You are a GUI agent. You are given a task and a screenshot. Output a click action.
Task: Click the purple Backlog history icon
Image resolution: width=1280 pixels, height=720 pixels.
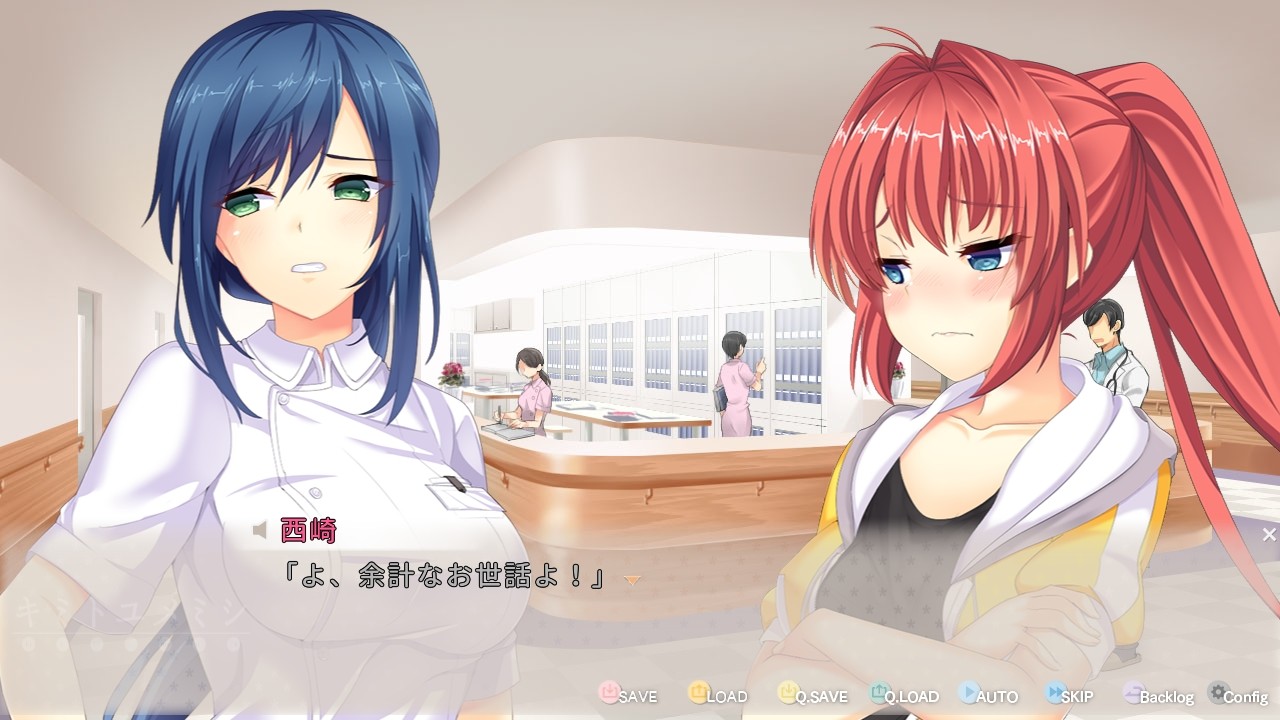pyautogui.click(x=1132, y=695)
